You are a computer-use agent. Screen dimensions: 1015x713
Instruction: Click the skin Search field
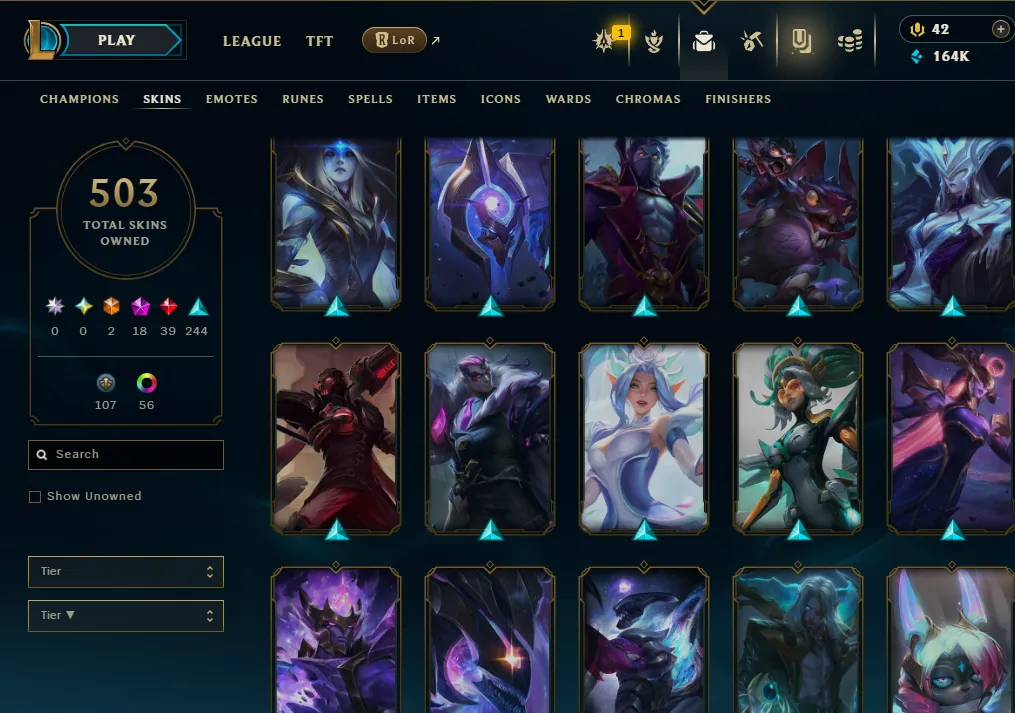click(x=126, y=455)
